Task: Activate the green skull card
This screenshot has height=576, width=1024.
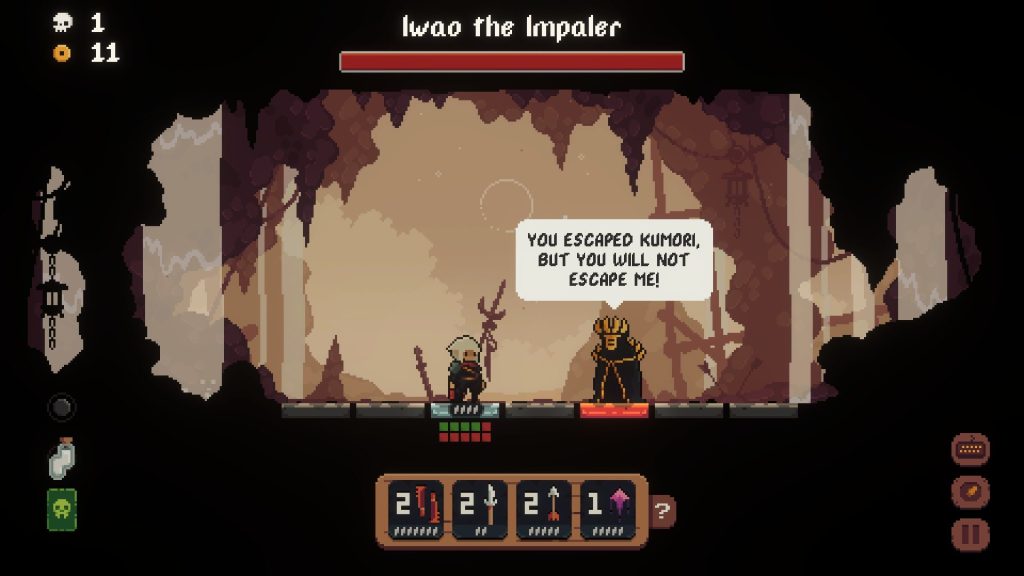Action: pyautogui.click(x=62, y=510)
